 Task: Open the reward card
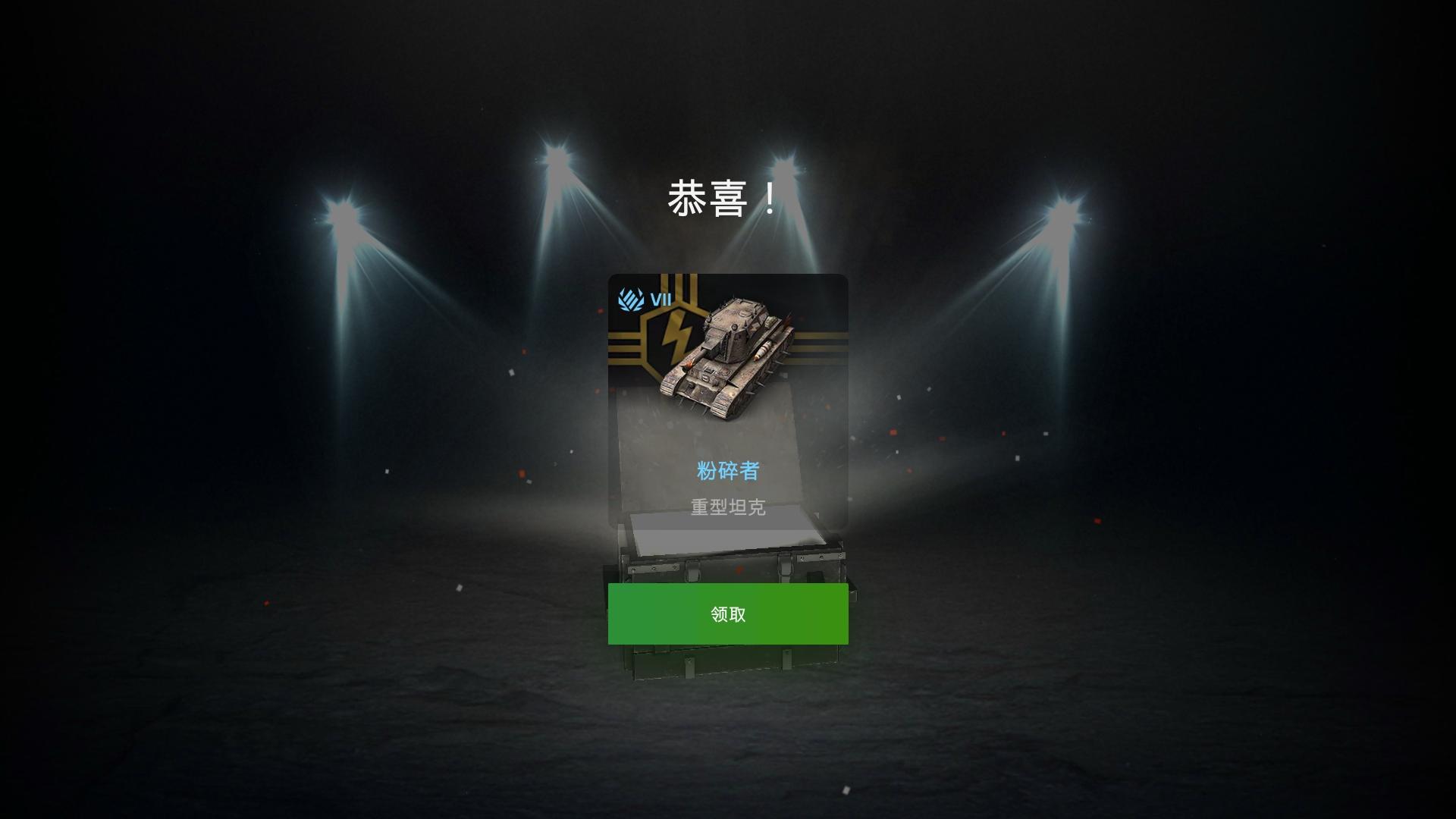coord(727,402)
